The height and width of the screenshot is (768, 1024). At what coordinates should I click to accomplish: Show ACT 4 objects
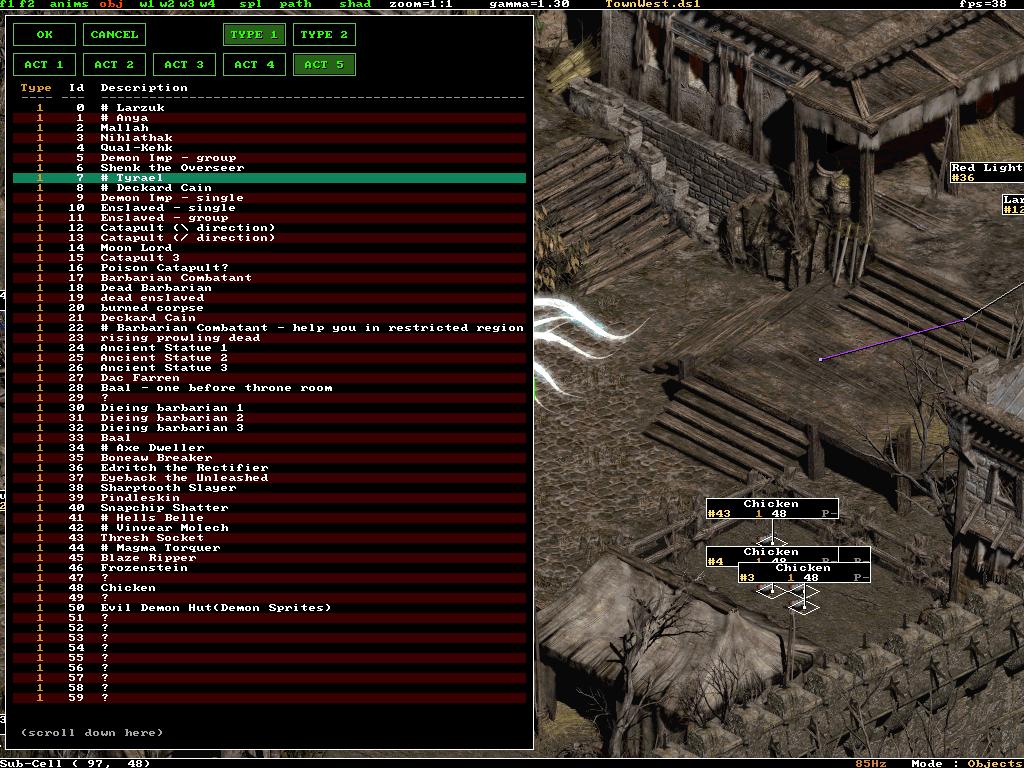pos(254,65)
